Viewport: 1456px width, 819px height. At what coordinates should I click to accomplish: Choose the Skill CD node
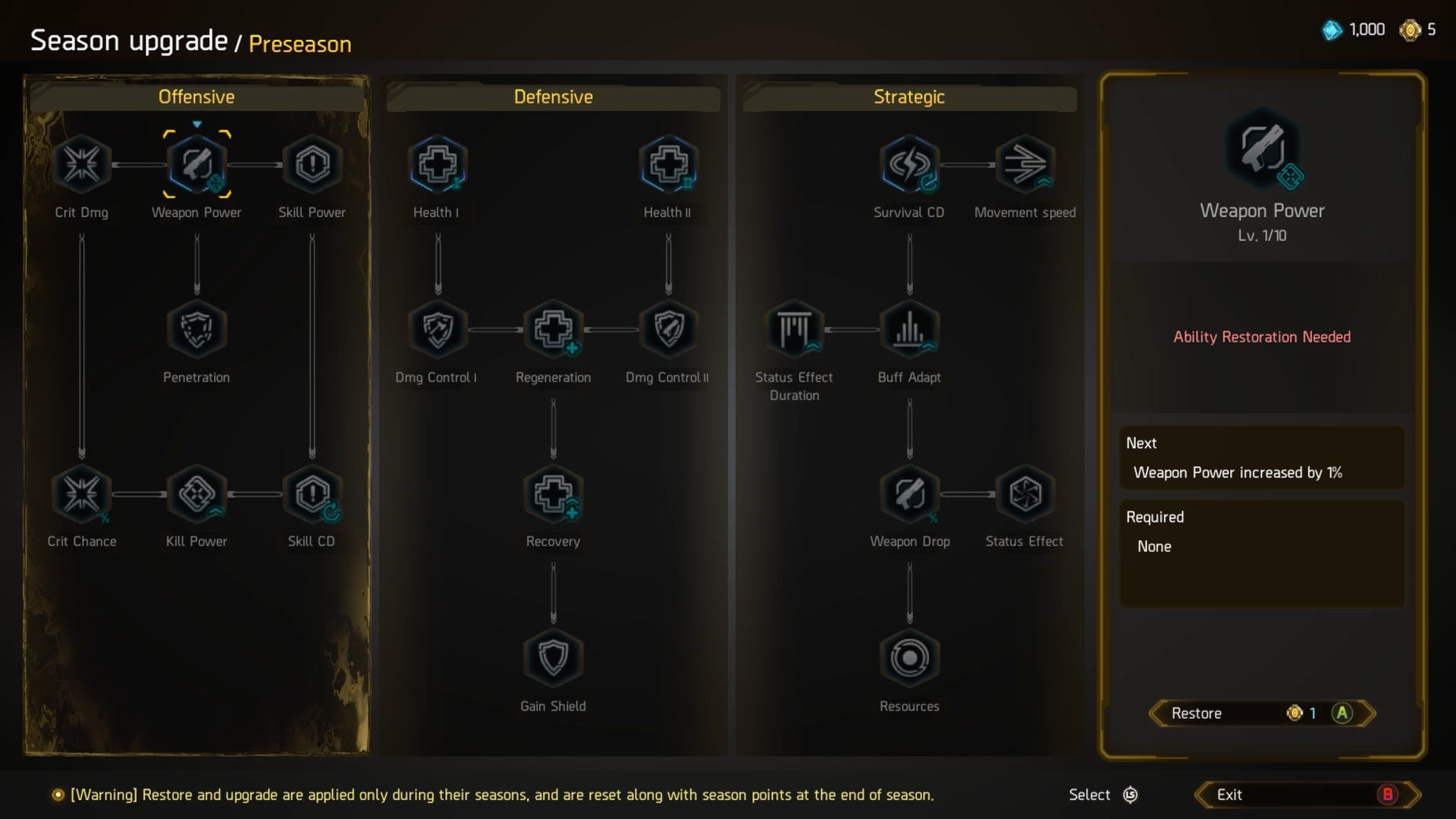(312, 494)
